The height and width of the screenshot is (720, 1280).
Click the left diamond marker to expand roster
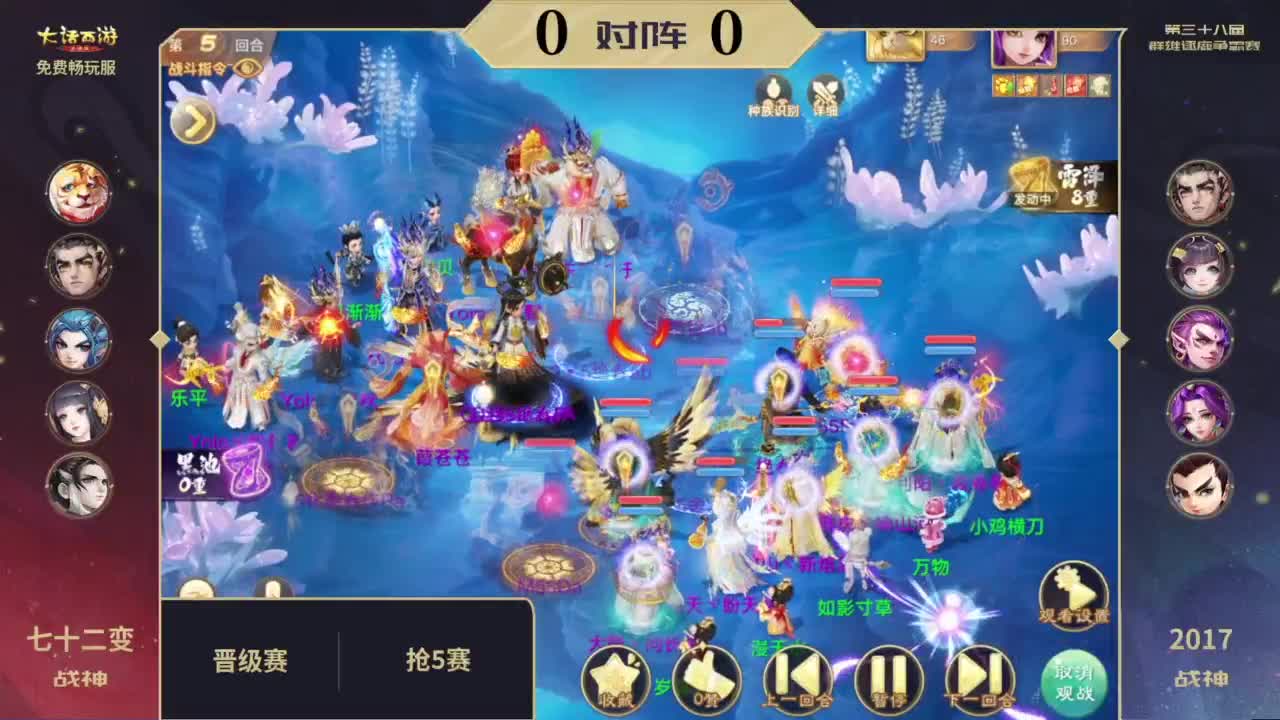tap(158, 340)
